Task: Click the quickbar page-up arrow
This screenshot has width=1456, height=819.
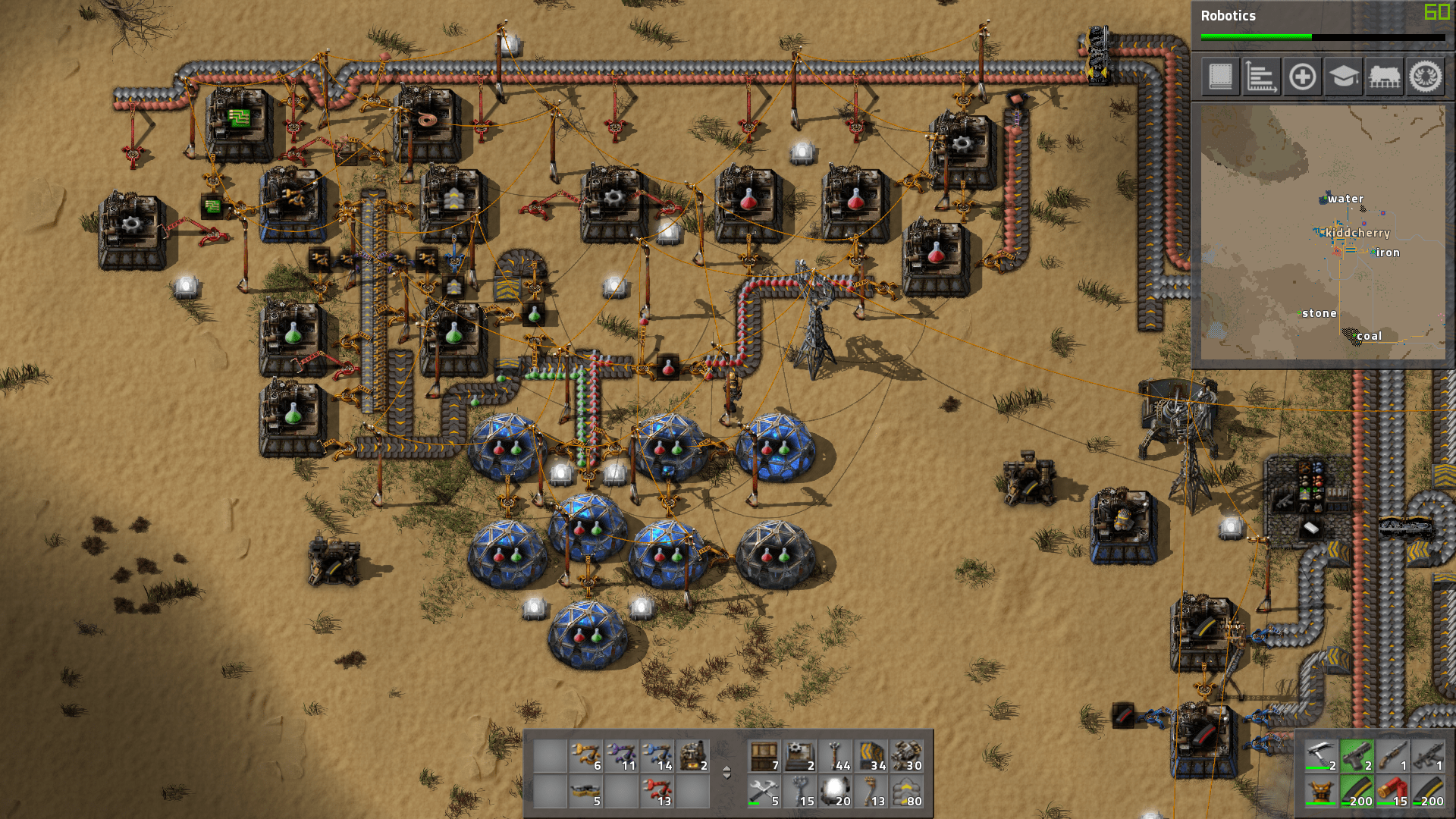Action: pos(726,770)
